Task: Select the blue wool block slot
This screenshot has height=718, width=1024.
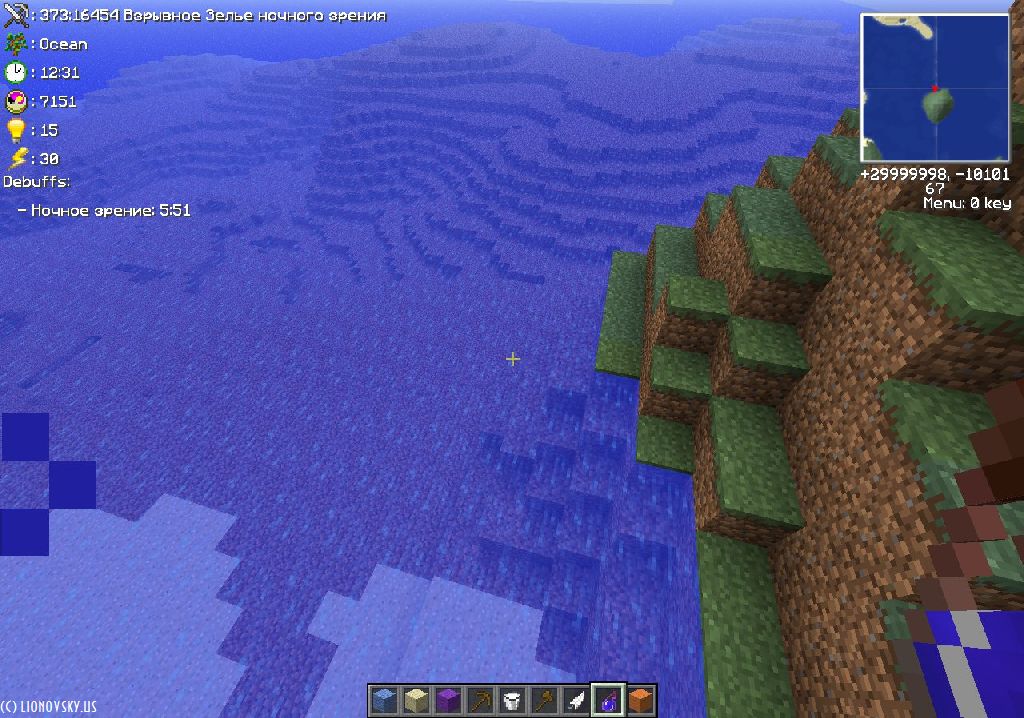Action: click(383, 701)
